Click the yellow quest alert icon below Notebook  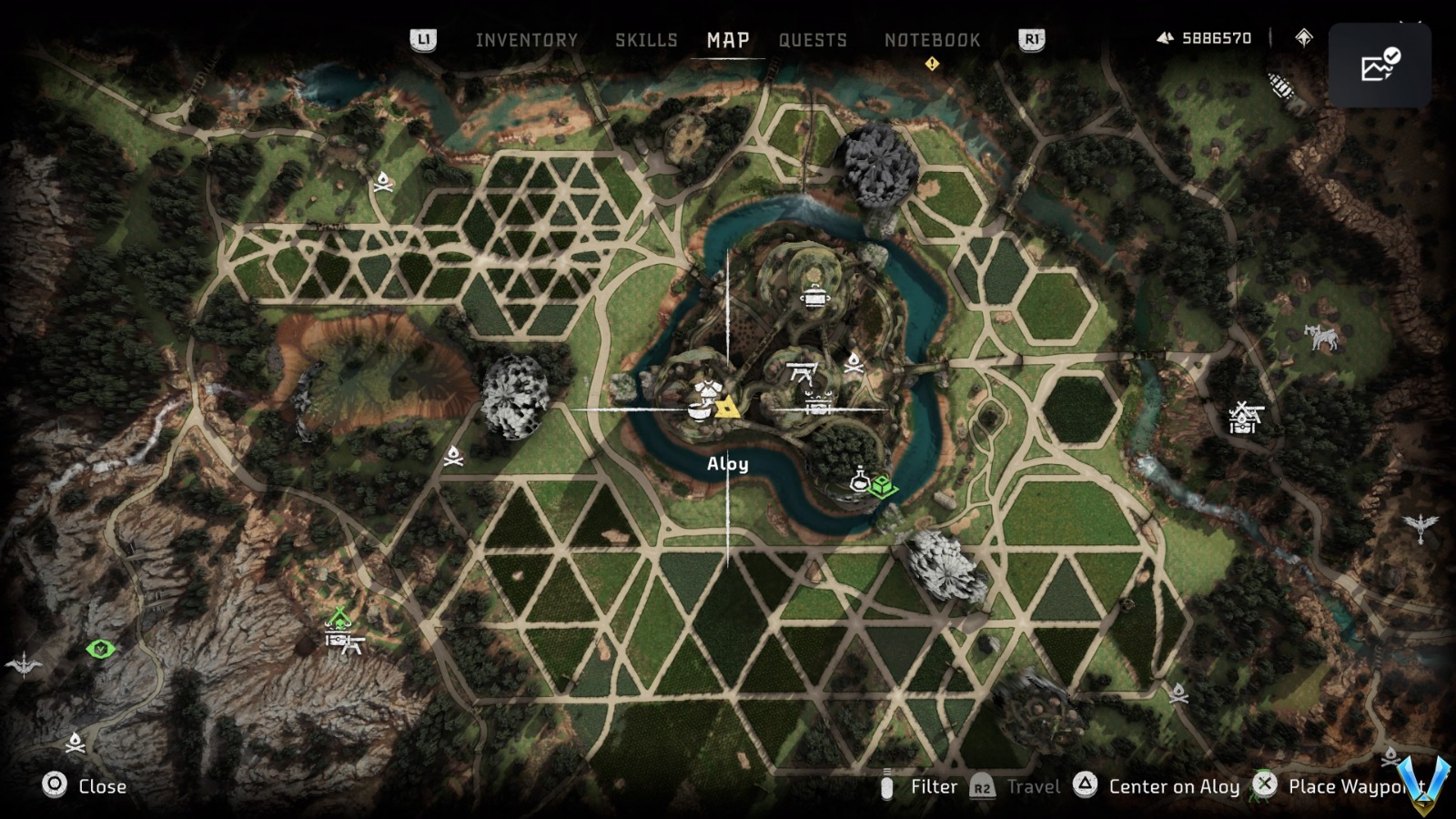pos(931,64)
